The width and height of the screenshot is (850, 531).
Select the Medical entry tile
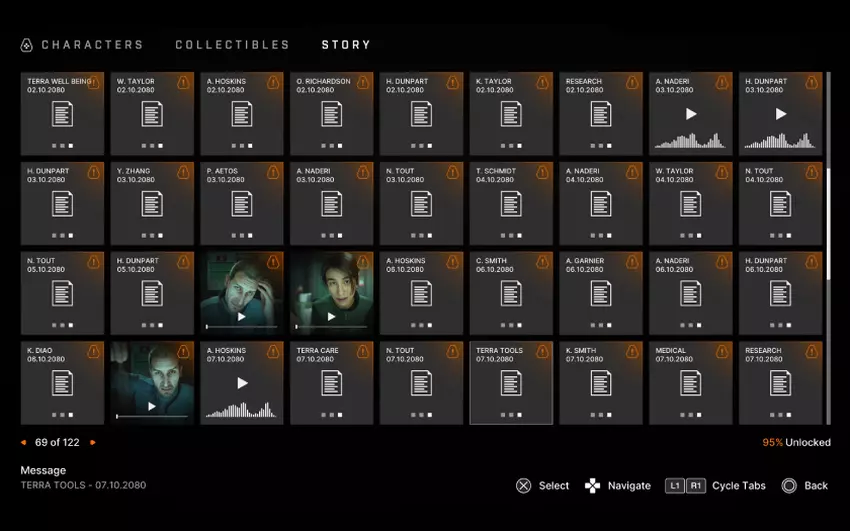point(691,383)
